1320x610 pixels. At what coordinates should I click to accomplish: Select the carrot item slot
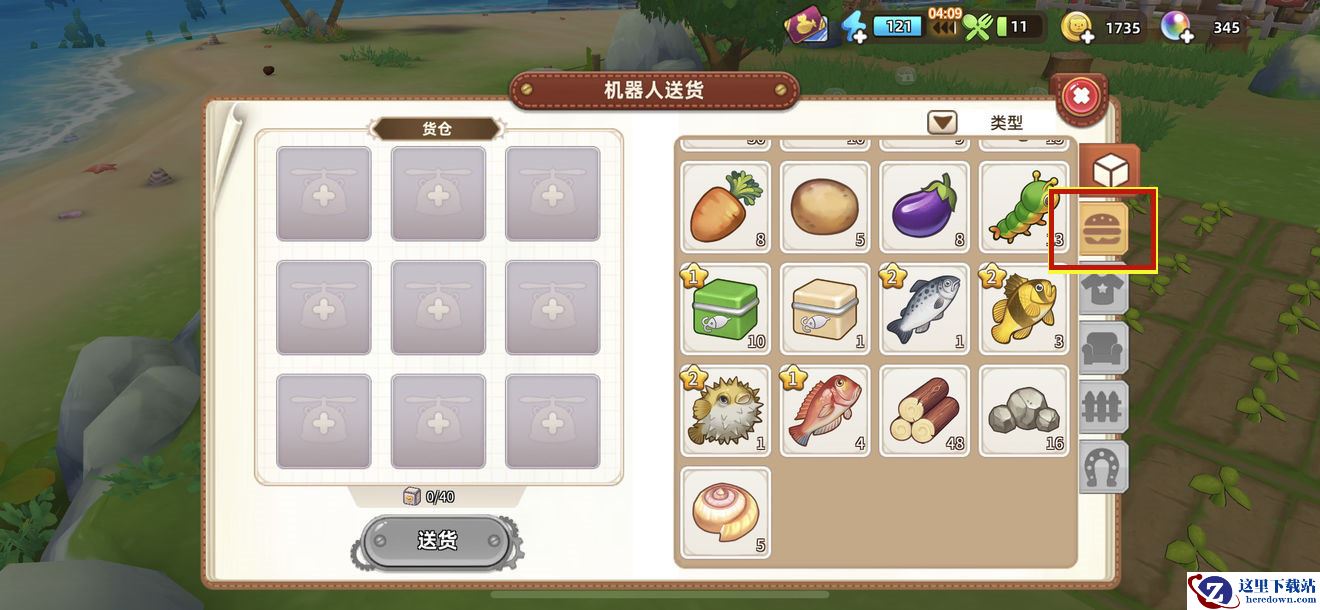[726, 207]
